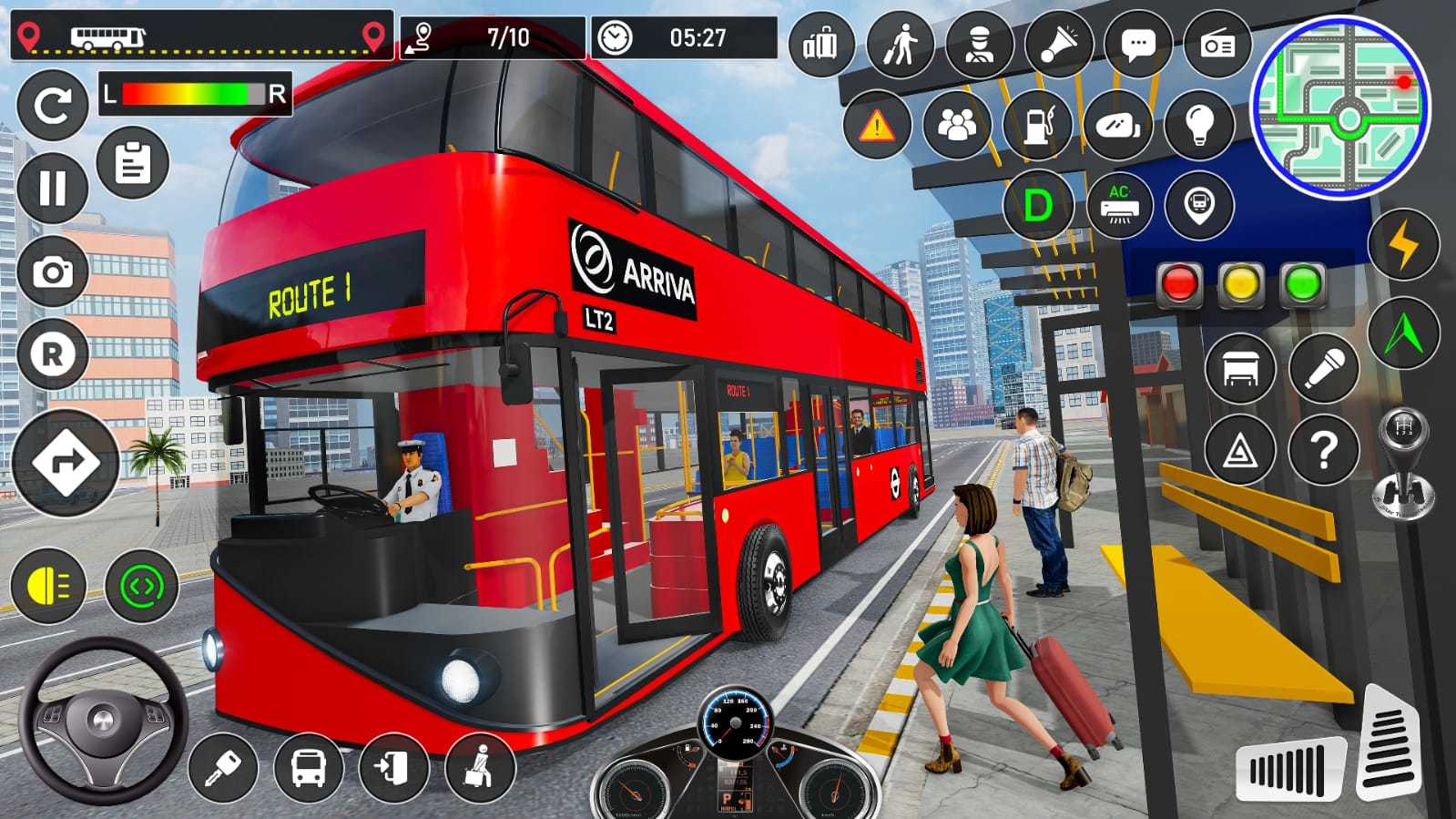Activate the lightning bolt boost
This screenshot has width=1456, height=819.
click(1403, 244)
